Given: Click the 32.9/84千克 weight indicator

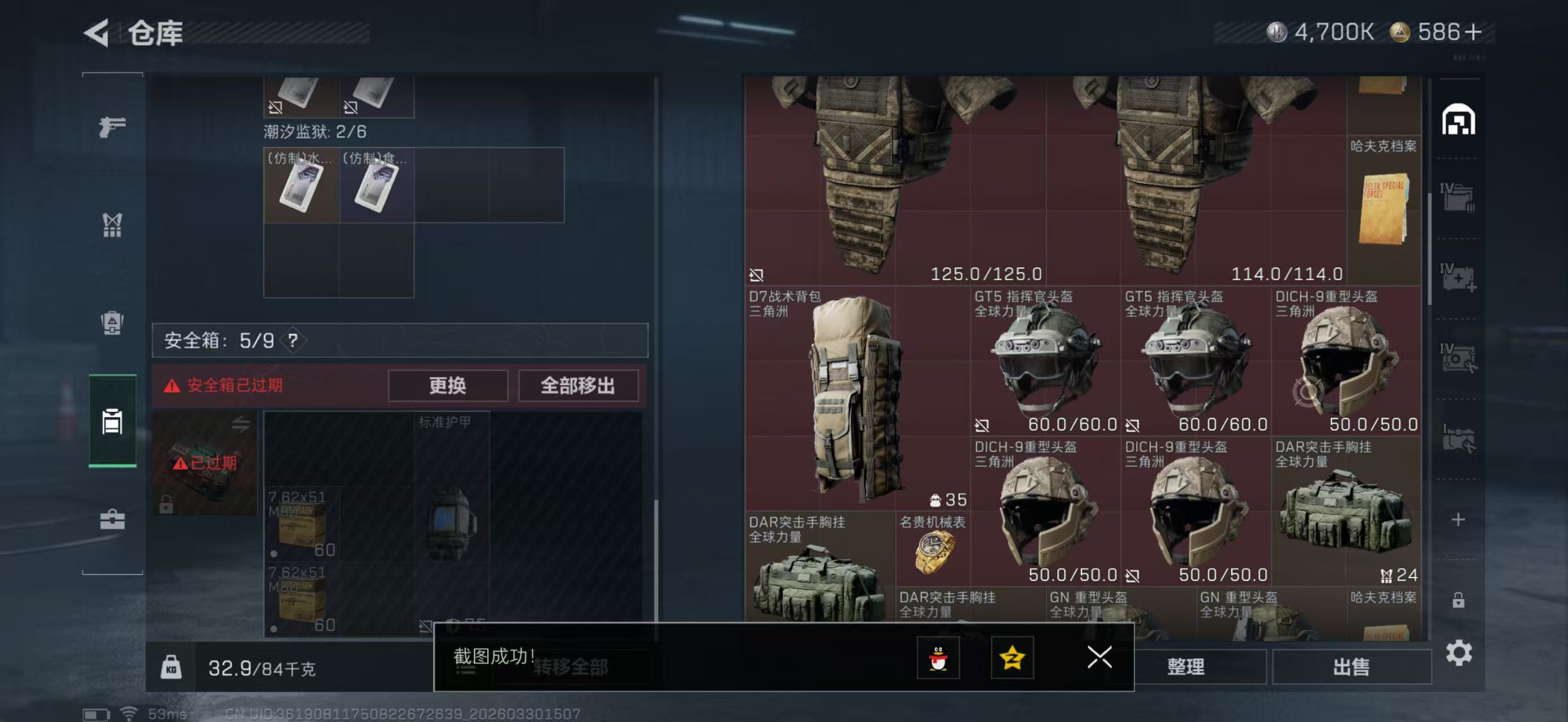Looking at the screenshot, I should click(x=262, y=667).
